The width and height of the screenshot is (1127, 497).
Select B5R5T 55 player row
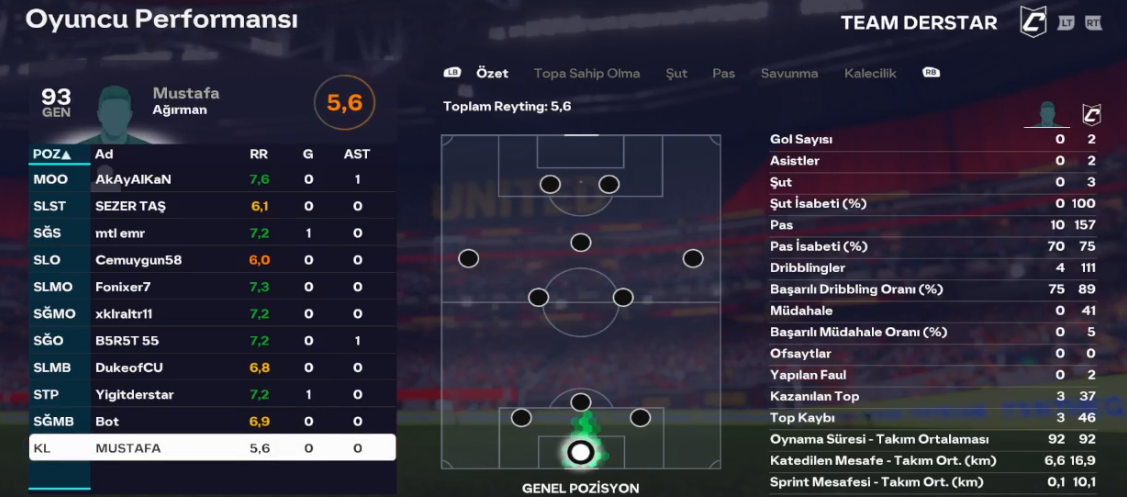coord(212,341)
